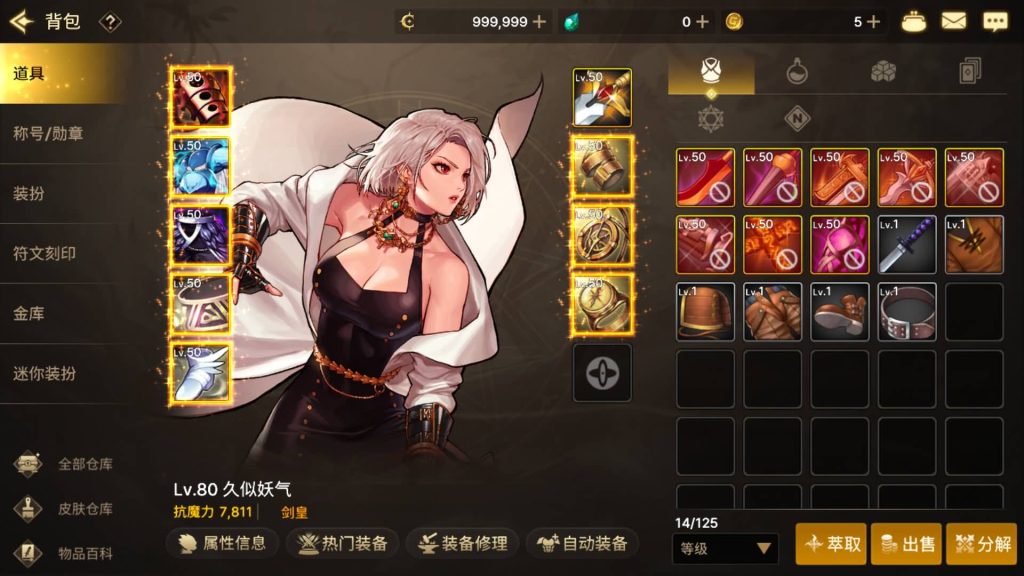Switch to the potion consumables tab
This screenshot has height=576, width=1024.
pyautogui.click(x=797, y=71)
